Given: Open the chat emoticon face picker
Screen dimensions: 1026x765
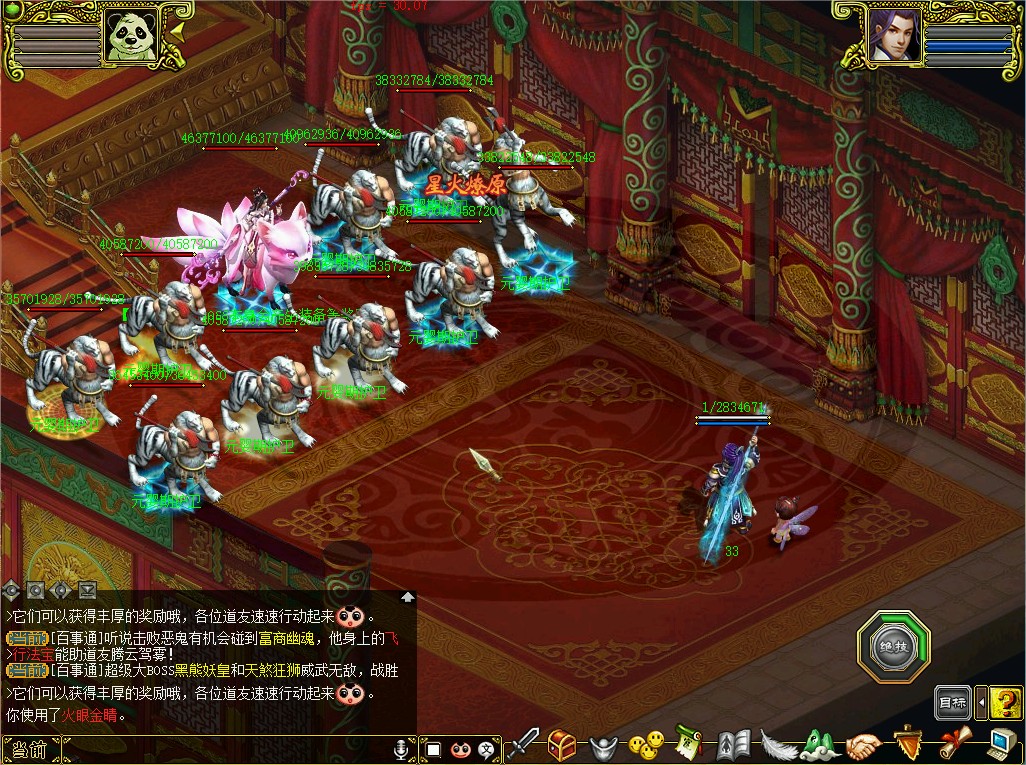Looking at the screenshot, I should 460,749.
